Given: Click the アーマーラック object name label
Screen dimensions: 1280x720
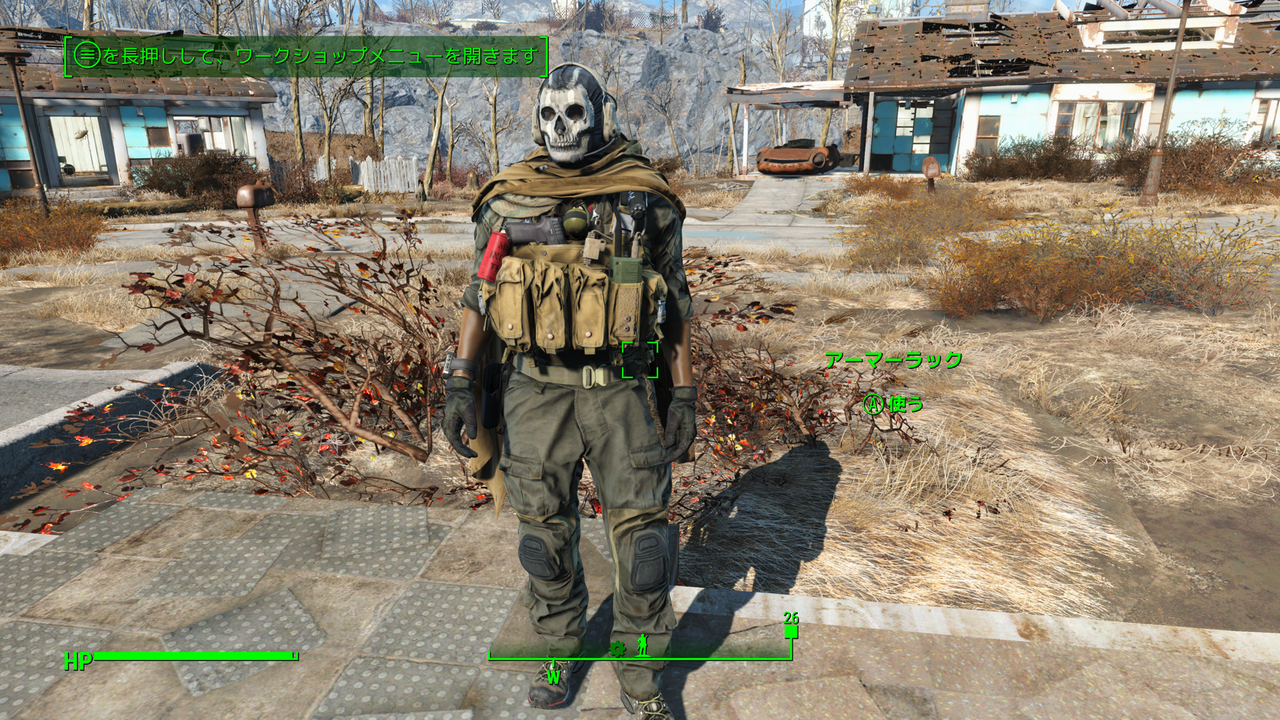Looking at the screenshot, I should click(x=895, y=358).
